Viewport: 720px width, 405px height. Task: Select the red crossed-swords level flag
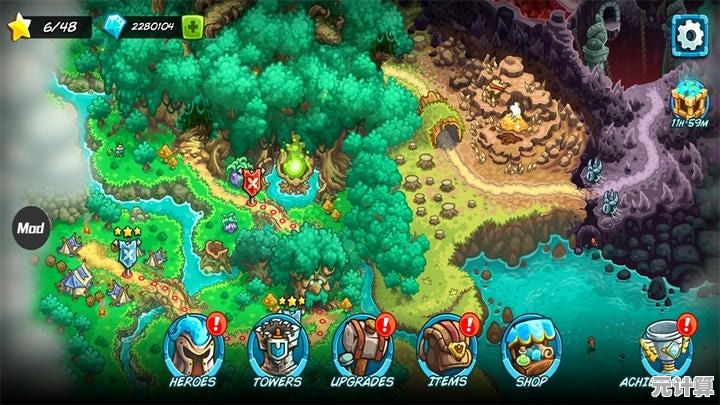coord(253,183)
